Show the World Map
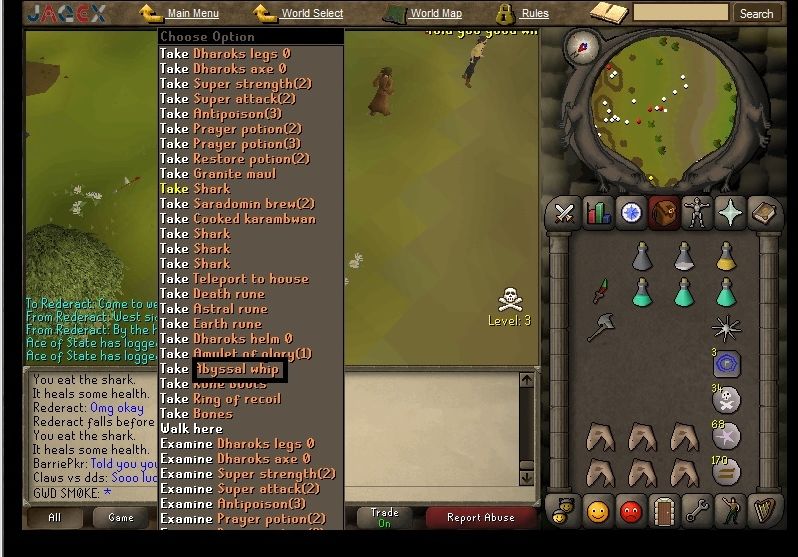Viewport: 798px width, 557px height. point(435,14)
